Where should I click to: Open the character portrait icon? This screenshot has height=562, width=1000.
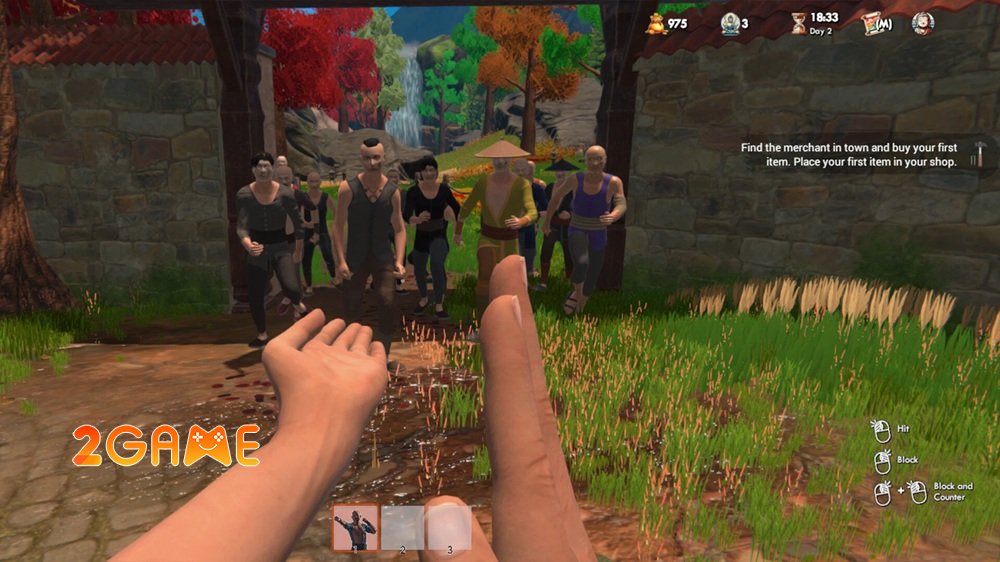coord(922,23)
